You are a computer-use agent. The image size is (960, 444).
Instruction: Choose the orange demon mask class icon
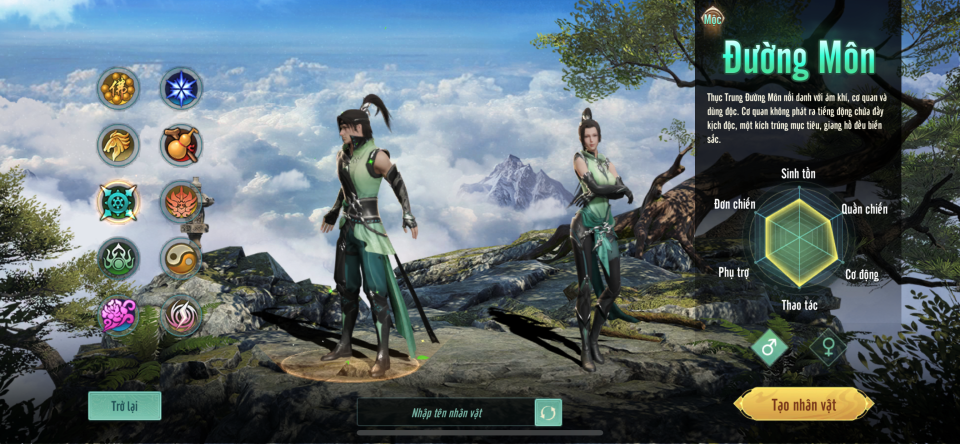pyautogui.click(x=181, y=202)
